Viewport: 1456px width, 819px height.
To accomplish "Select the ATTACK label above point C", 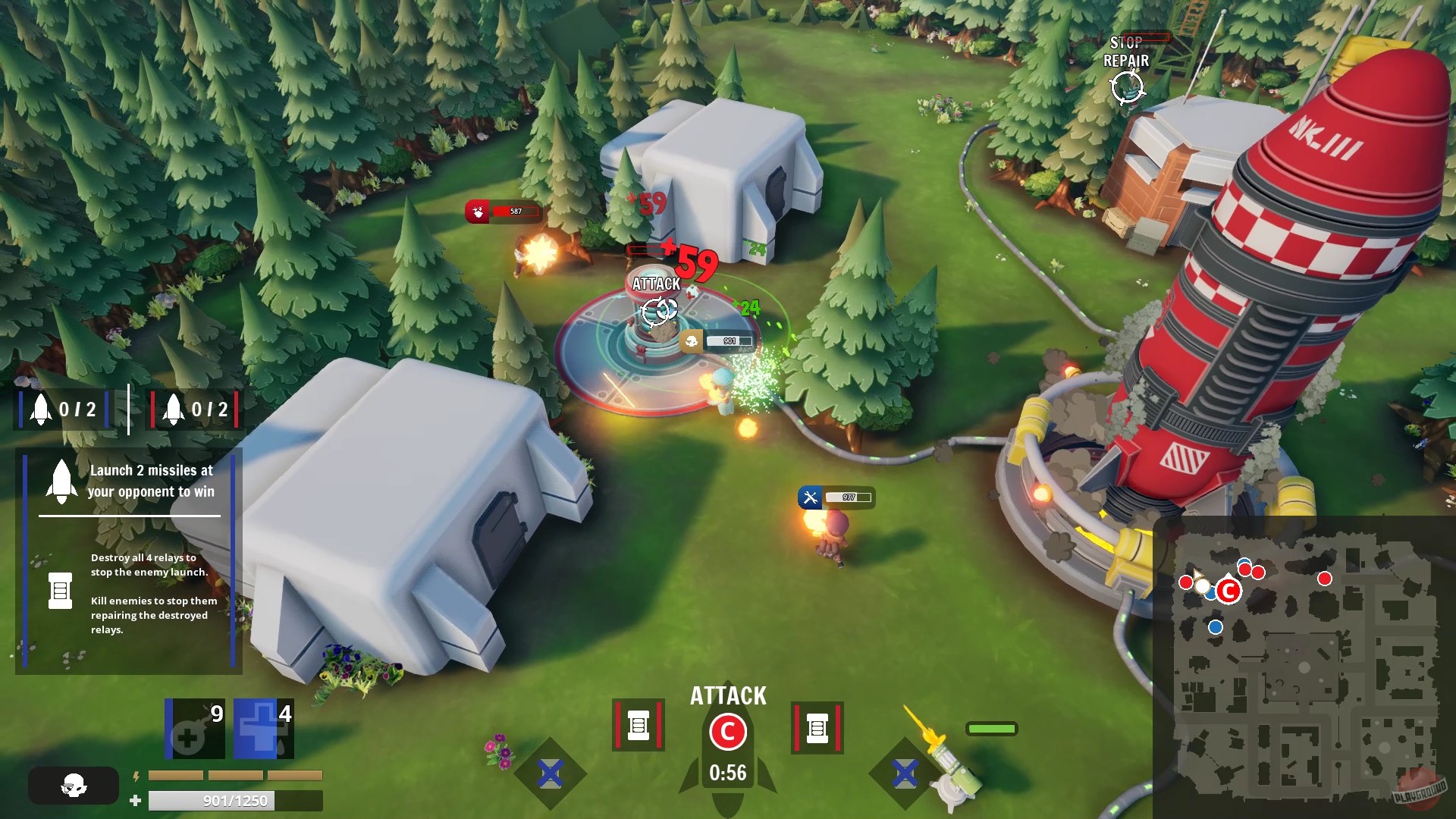I will 727,694.
